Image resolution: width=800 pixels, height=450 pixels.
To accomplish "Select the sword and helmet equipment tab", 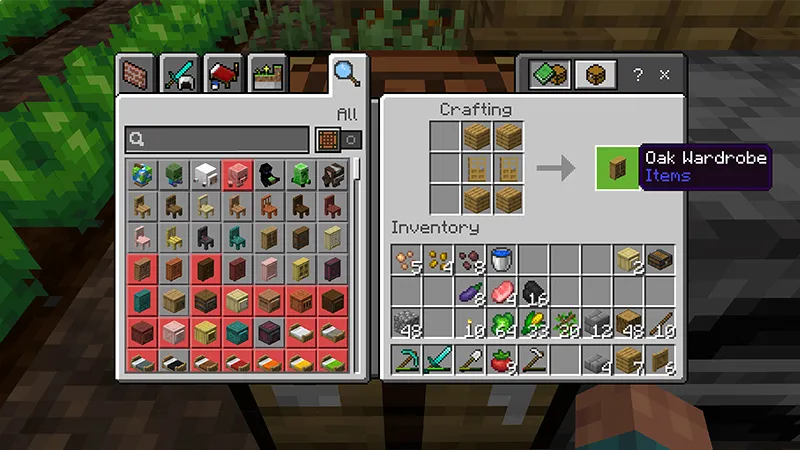I will click(x=183, y=75).
